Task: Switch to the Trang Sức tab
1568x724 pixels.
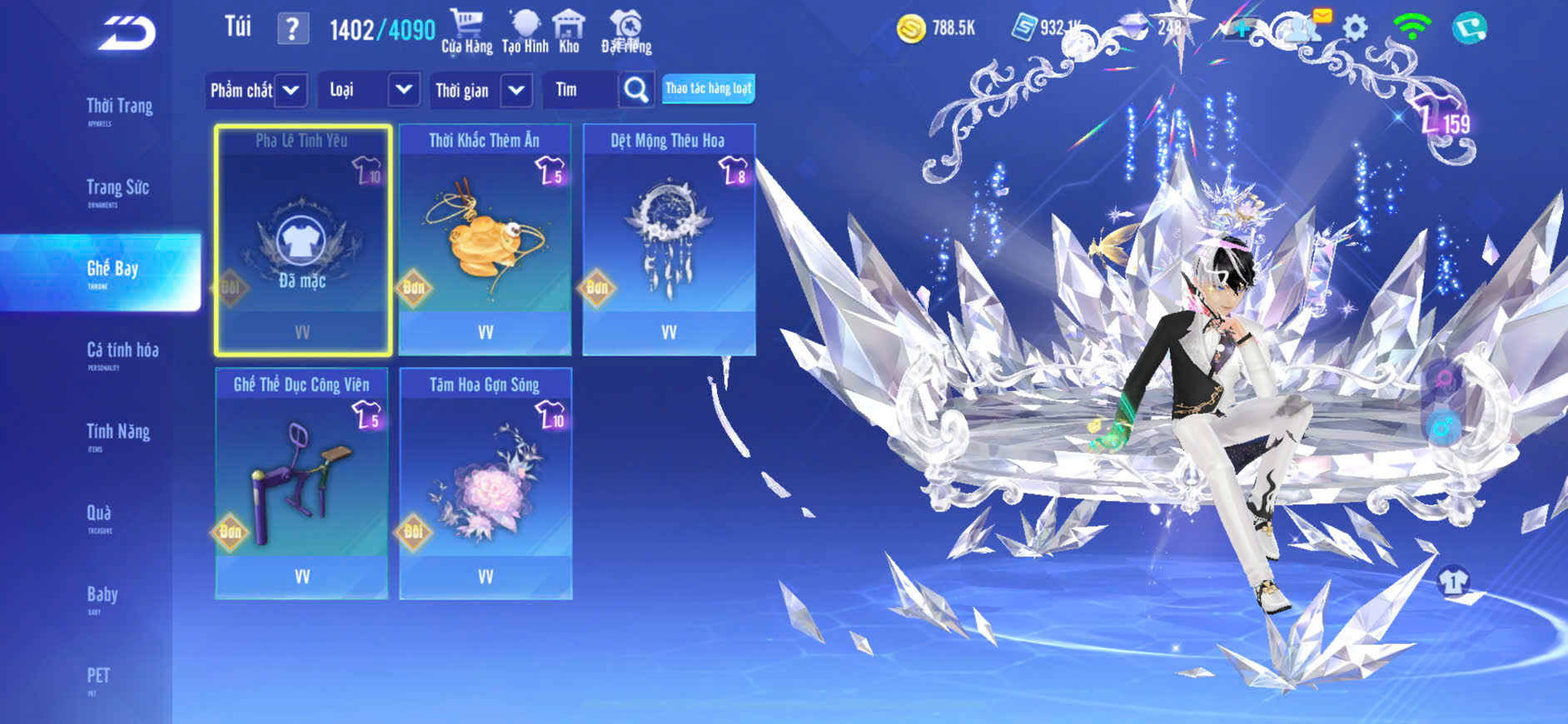Action: click(117, 189)
